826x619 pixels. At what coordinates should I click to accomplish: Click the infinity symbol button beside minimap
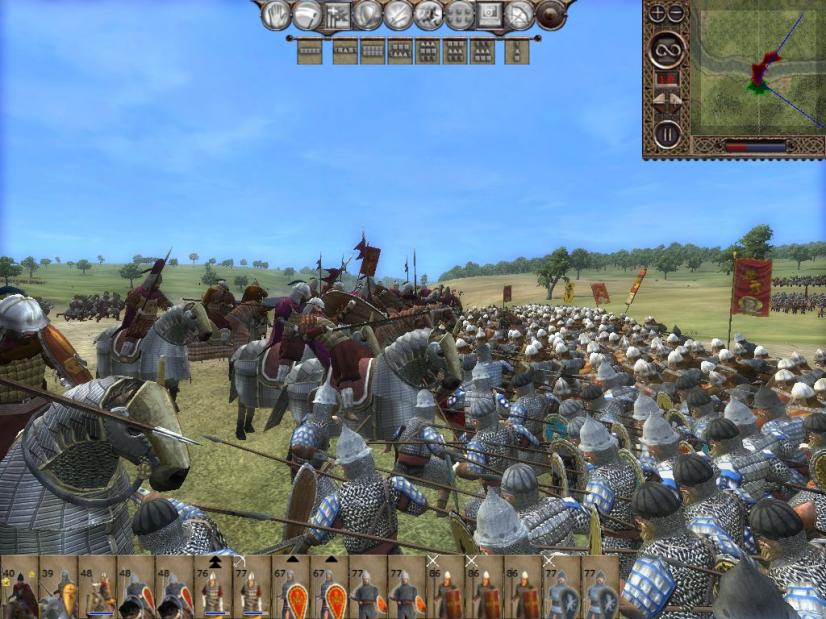click(x=666, y=47)
